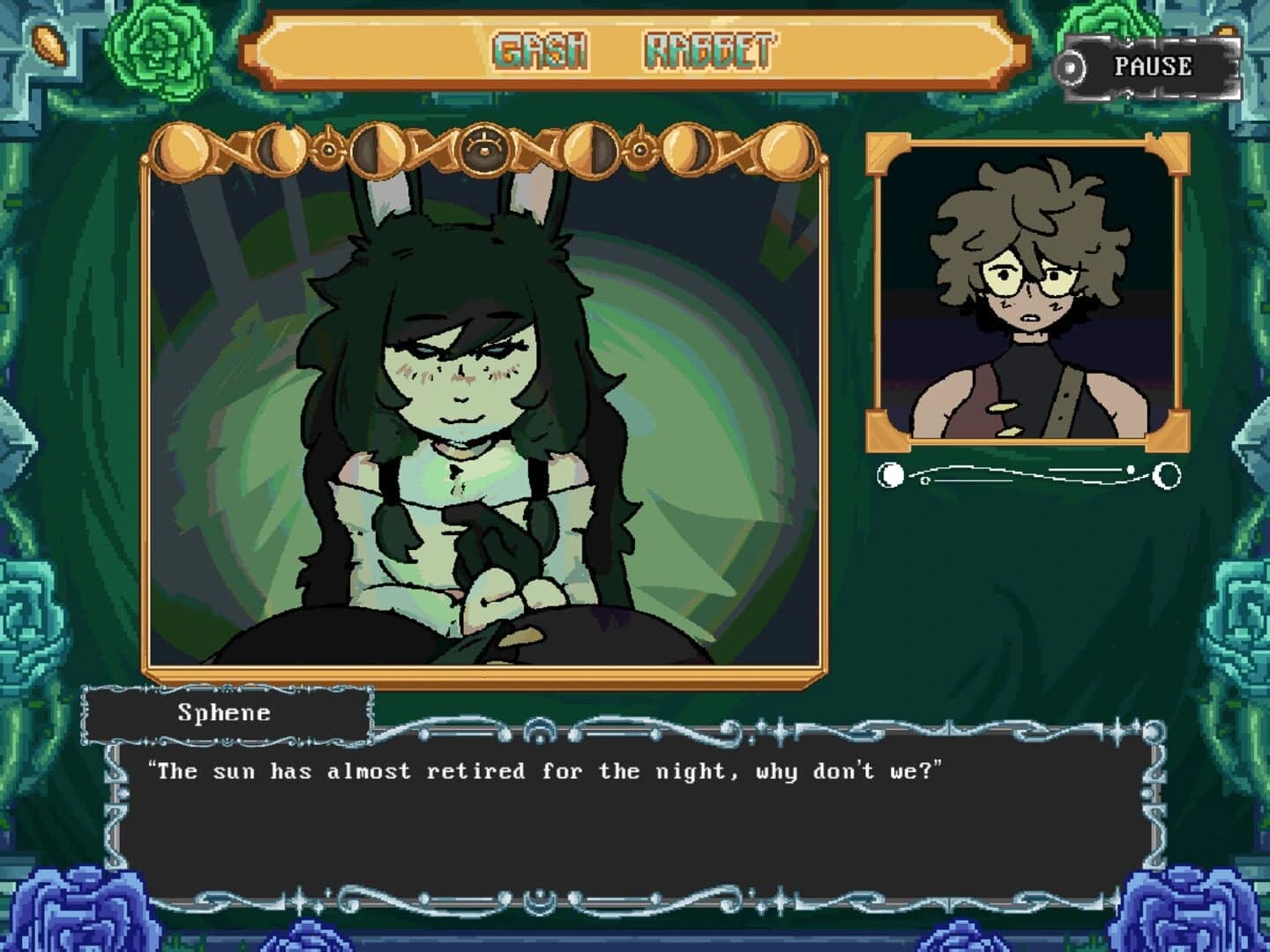The height and width of the screenshot is (952, 1270).
Task: Select the Sphene nameplate
Action: point(225,714)
